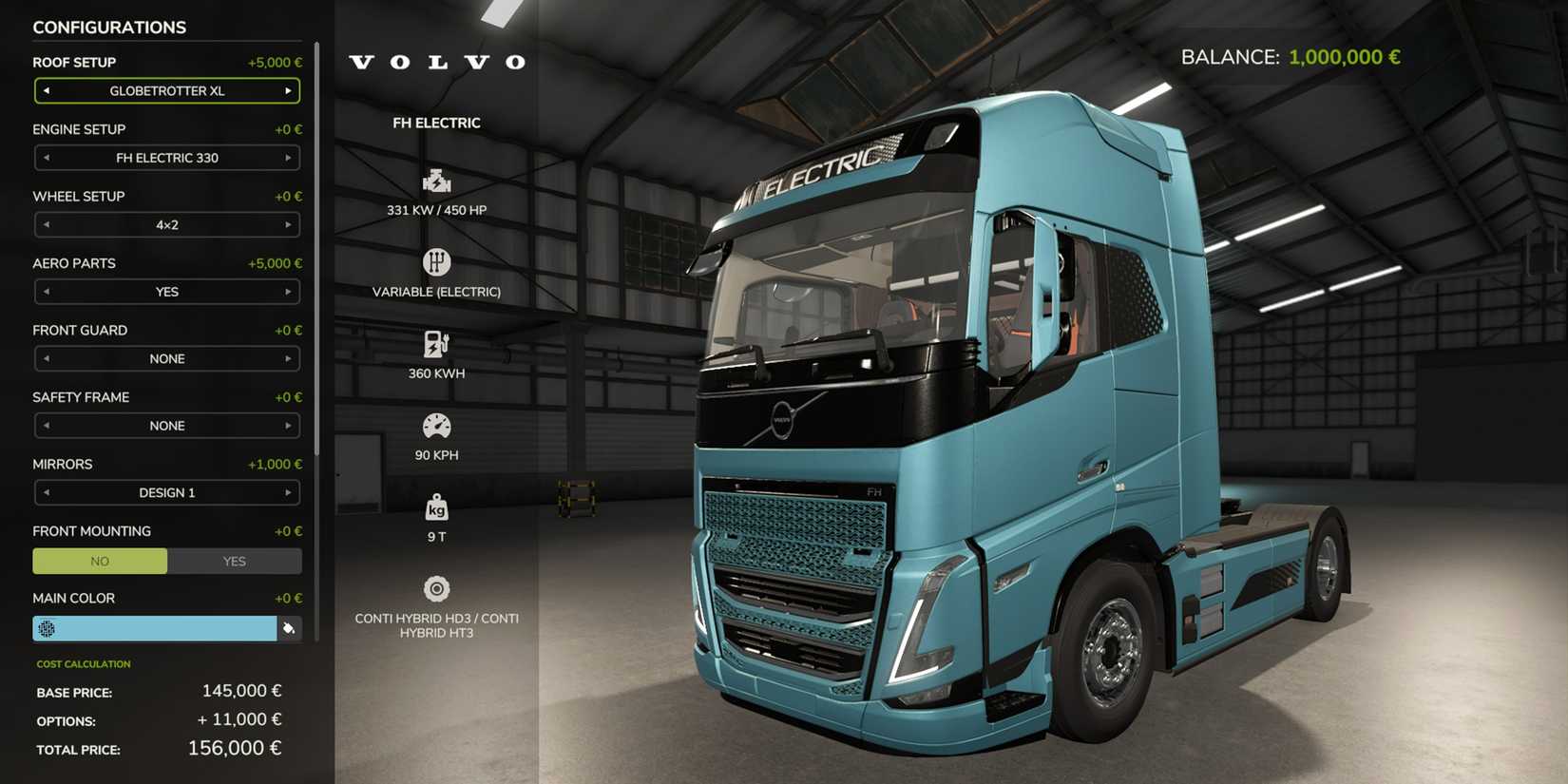Click the CONFIGURATIONS panel header

[109, 27]
